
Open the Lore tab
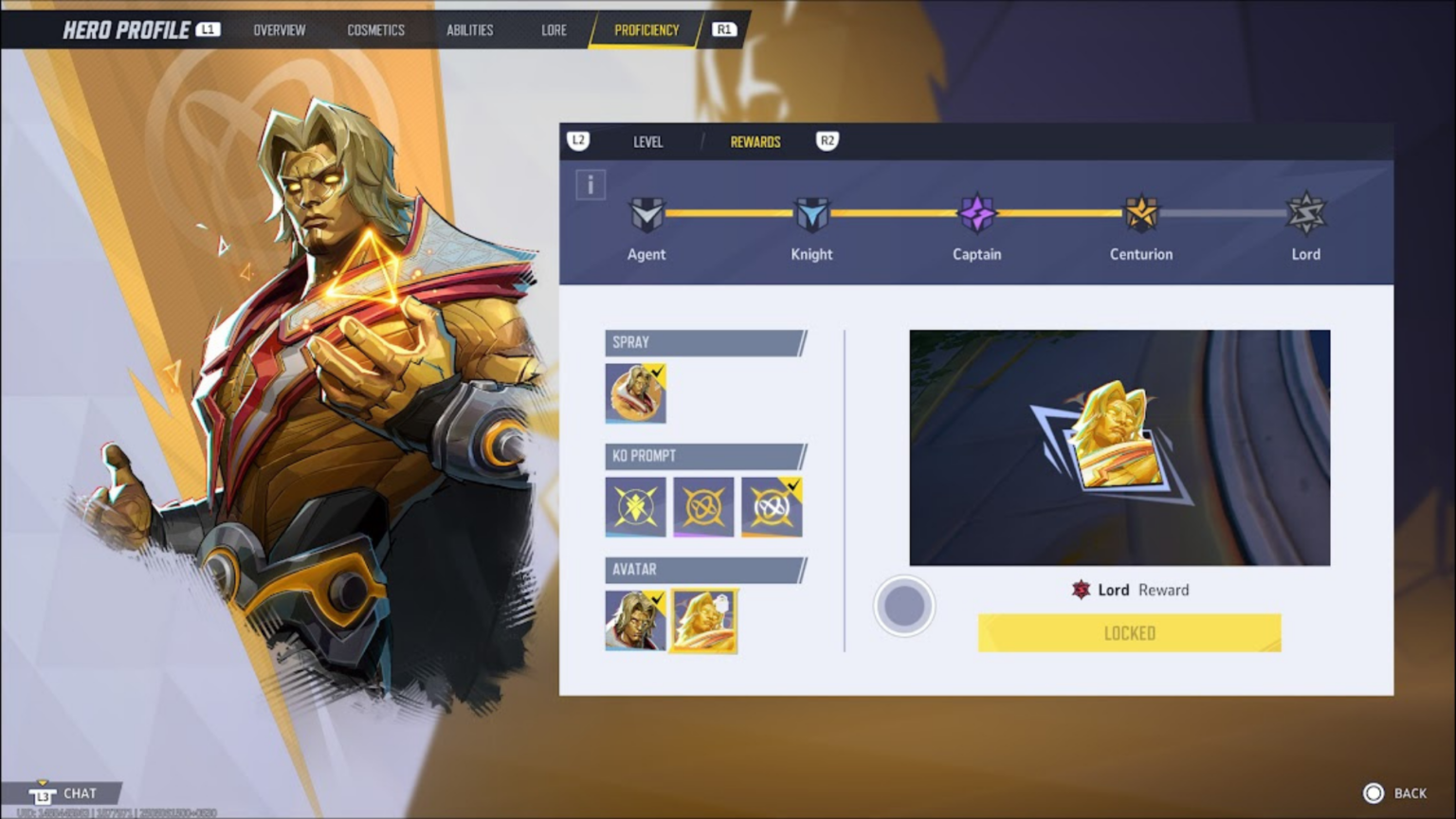click(x=554, y=30)
